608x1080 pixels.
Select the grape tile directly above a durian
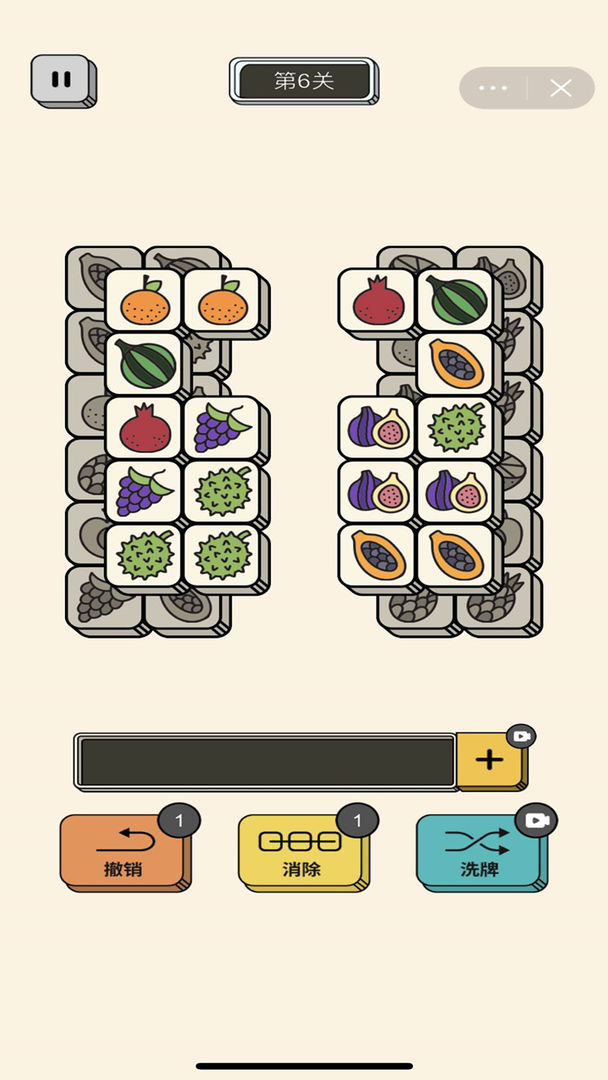tap(145, 492)
